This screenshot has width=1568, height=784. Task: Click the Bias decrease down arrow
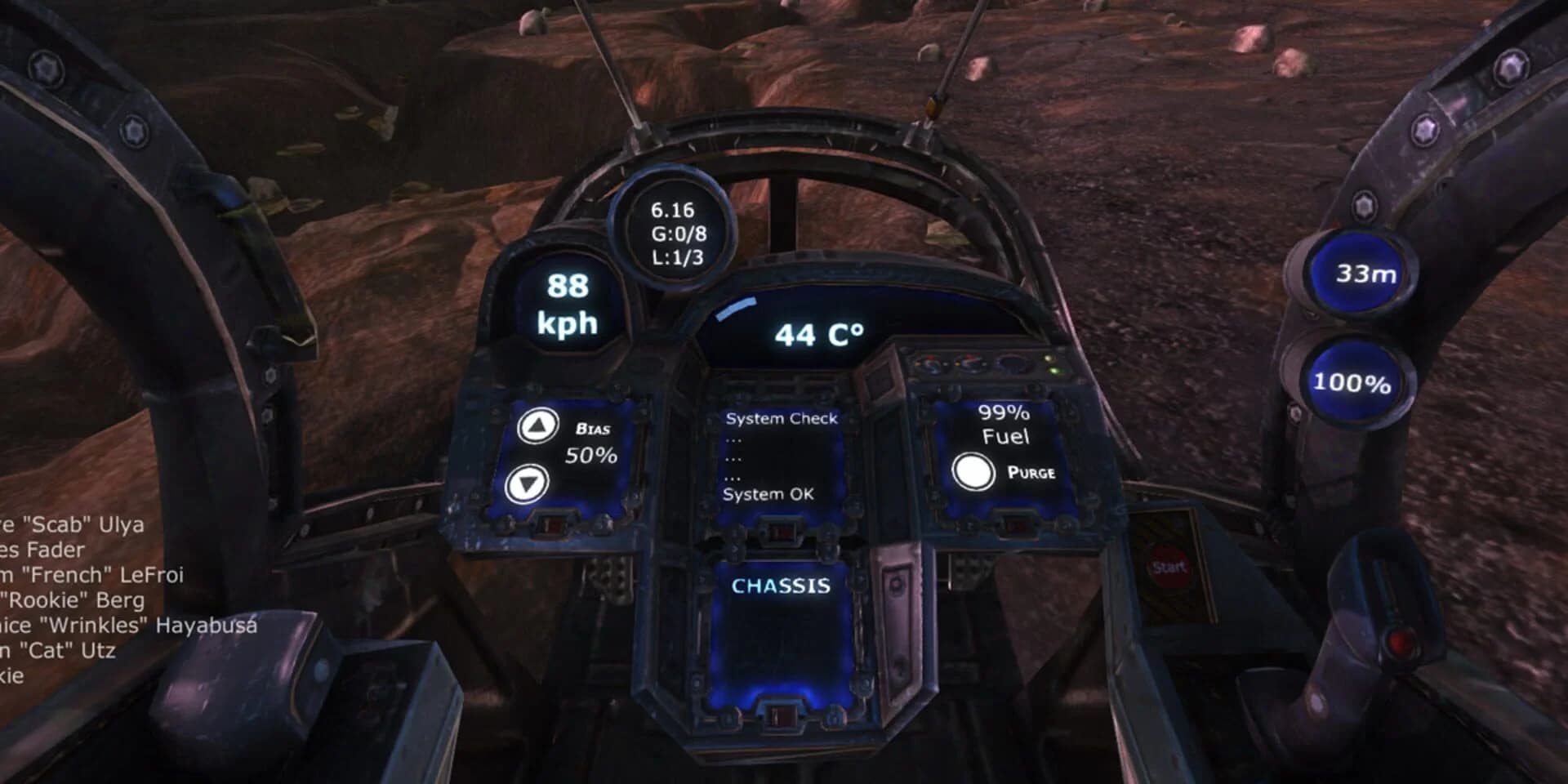click(x=529, y=483)
